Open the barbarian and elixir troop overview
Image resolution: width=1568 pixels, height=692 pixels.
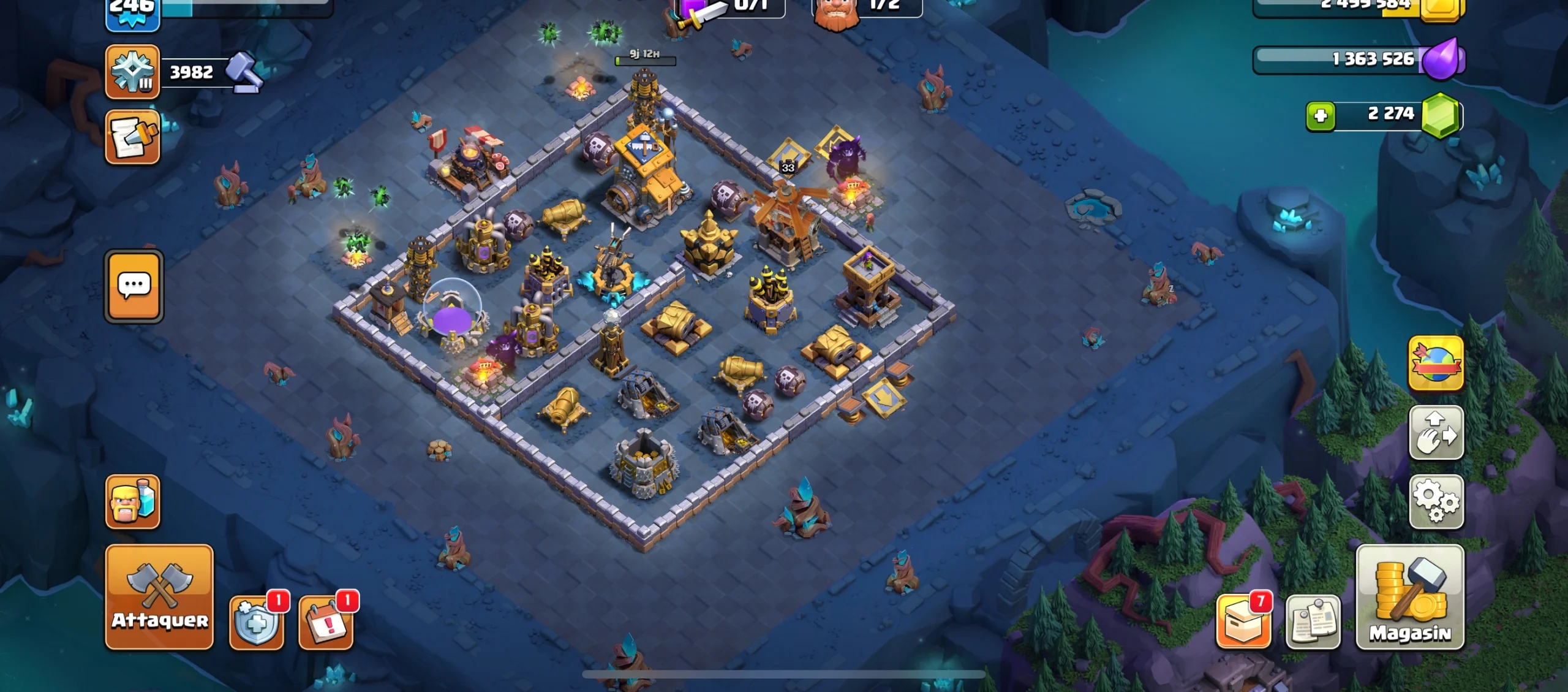pyautogui.click(x=132, y=501)
